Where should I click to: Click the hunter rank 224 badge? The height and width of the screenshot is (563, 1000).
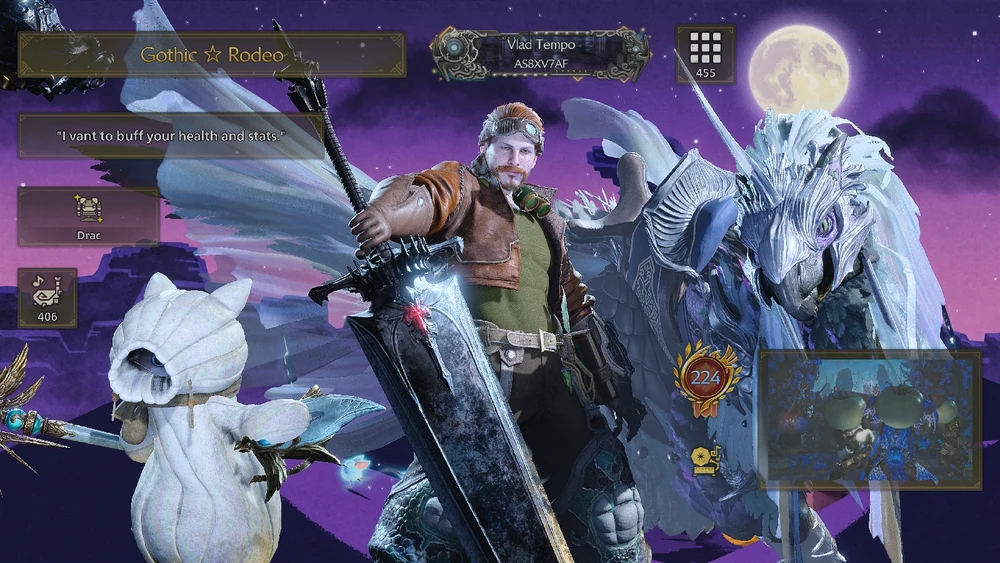point(706,378)
